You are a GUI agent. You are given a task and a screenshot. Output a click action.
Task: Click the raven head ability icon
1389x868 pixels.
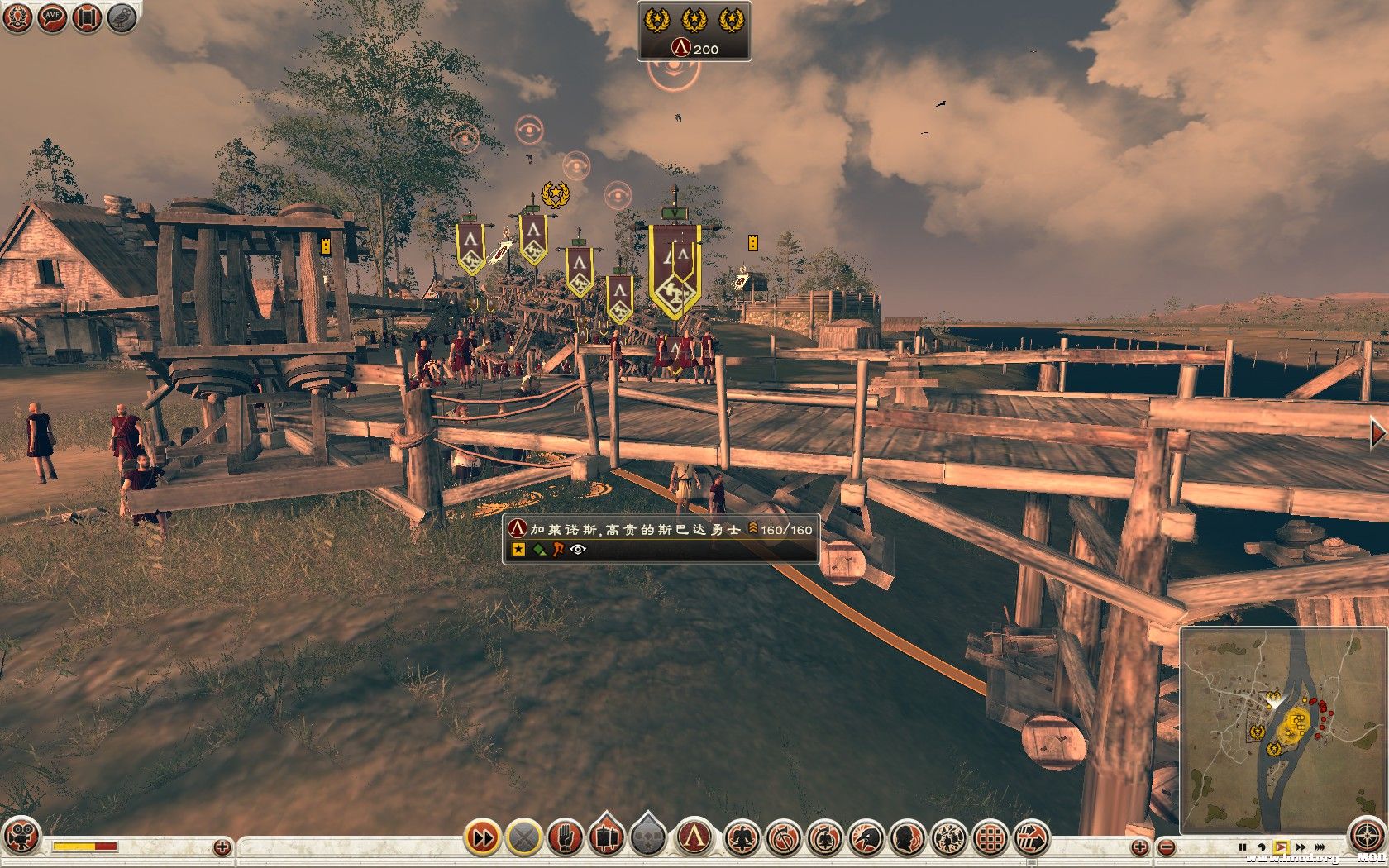point(865,838)
